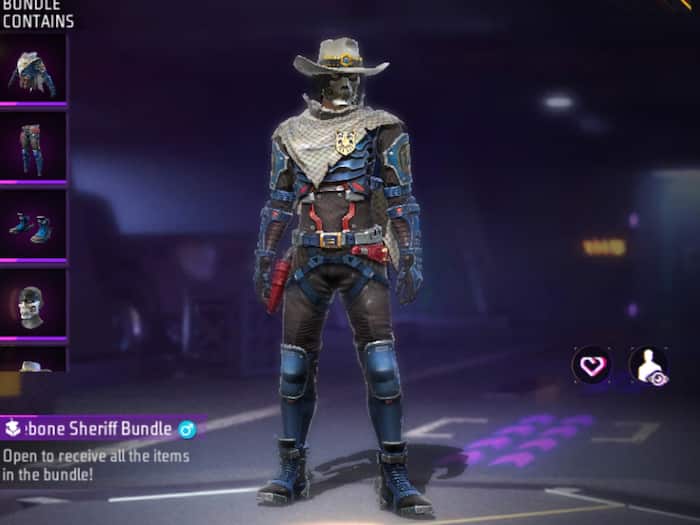Viewport: 700px width, 525px height.
Task: Toggle the character preview eye icon
Action: pos(648,366)
